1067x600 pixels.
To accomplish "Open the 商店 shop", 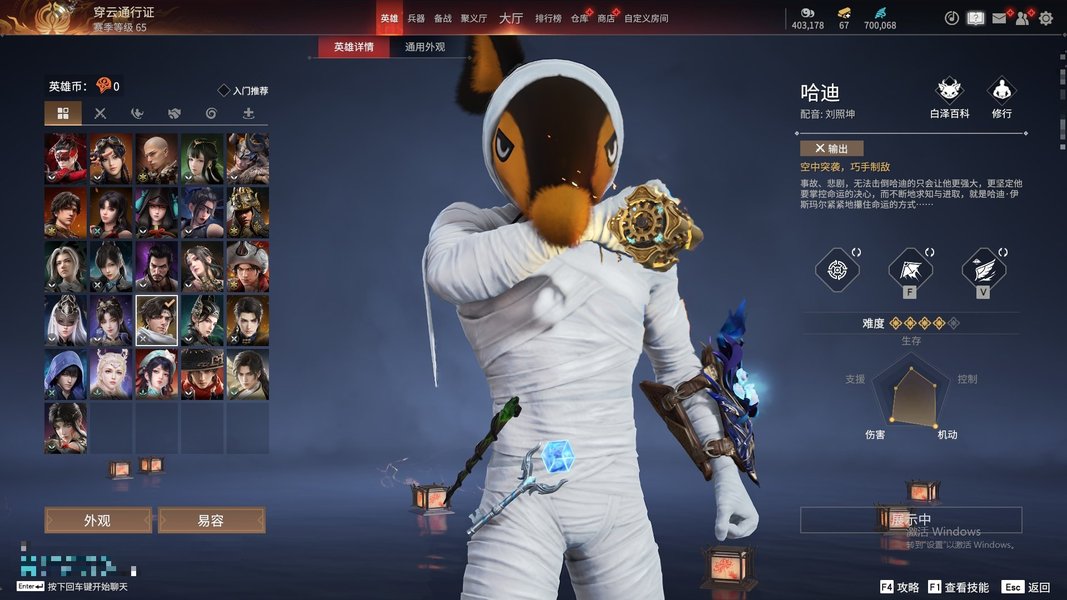I will (606, 18).
